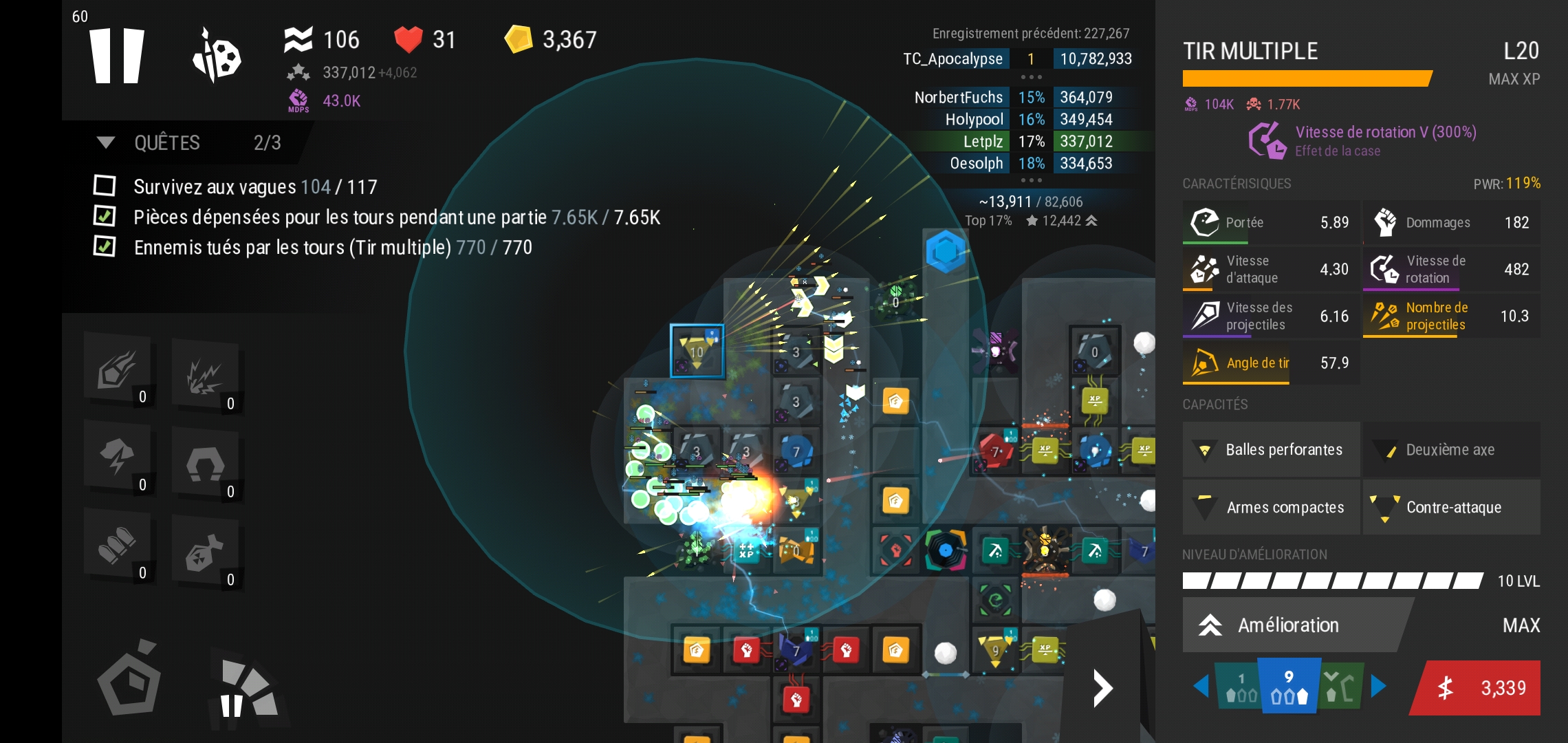Image resolution: width=1568 pixels, height=743 pixels.
Task: Sell the tower for 3,339
Action: click(x=1479, y=688)
